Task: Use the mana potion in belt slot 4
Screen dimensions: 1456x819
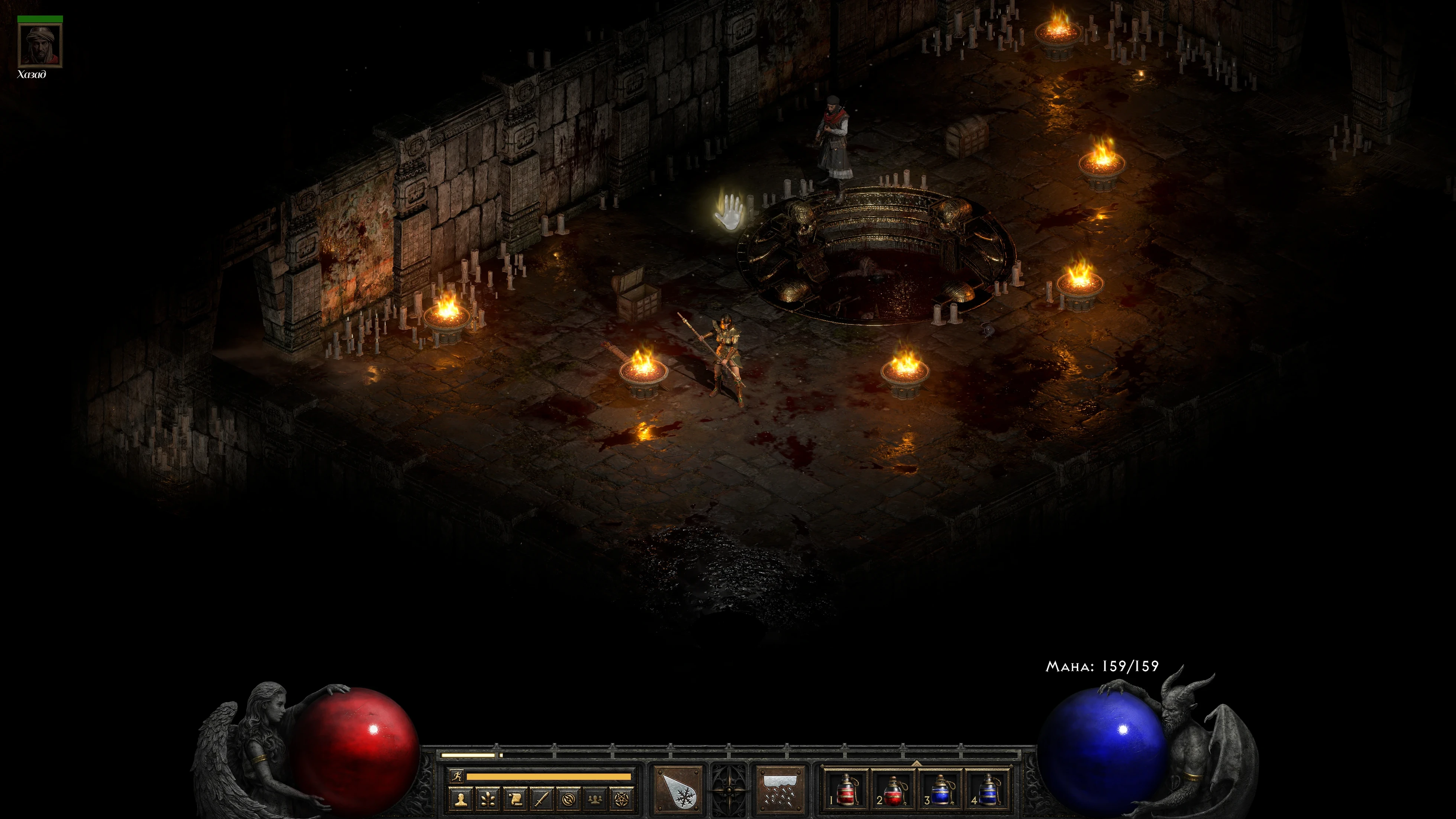Action: pyautogui.click(x=987, y=789)
